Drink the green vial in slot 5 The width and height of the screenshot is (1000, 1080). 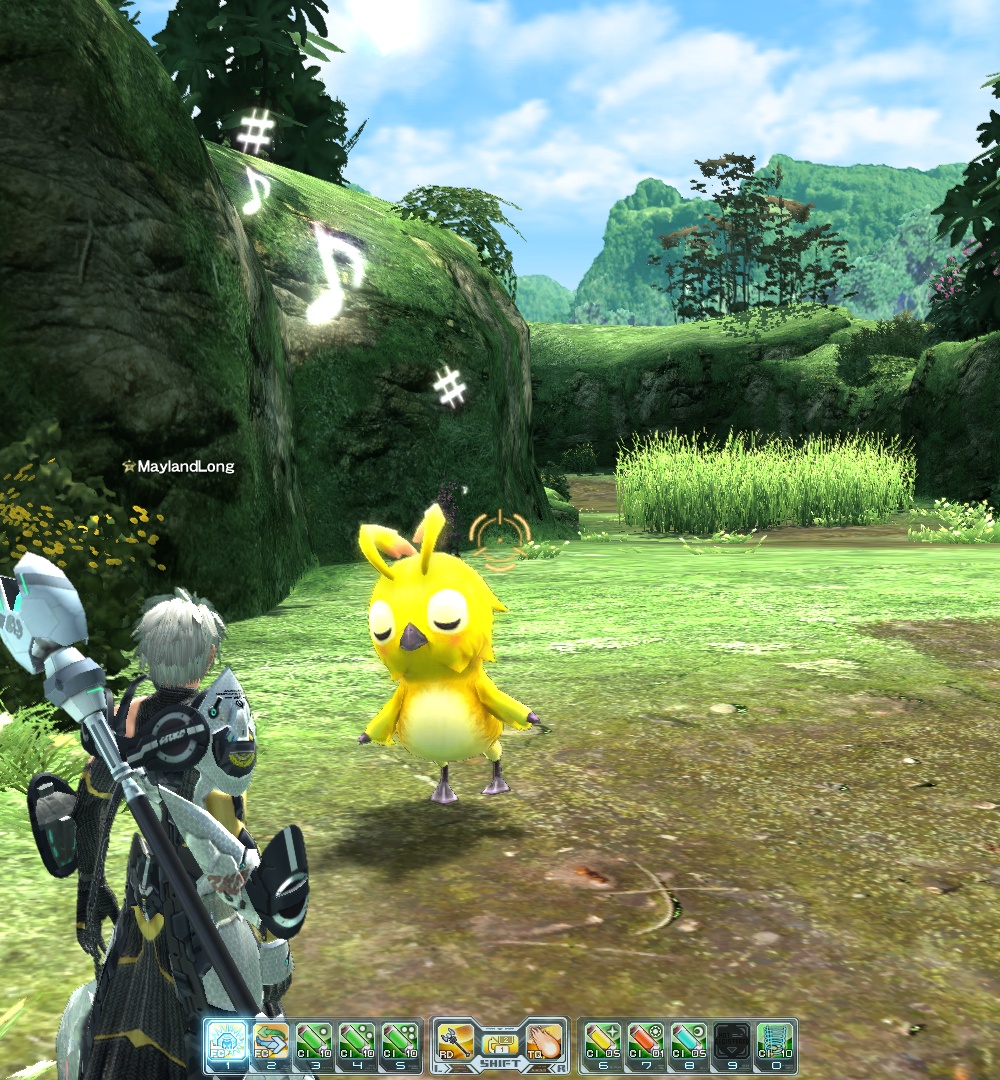click(x=400, y=1044)
